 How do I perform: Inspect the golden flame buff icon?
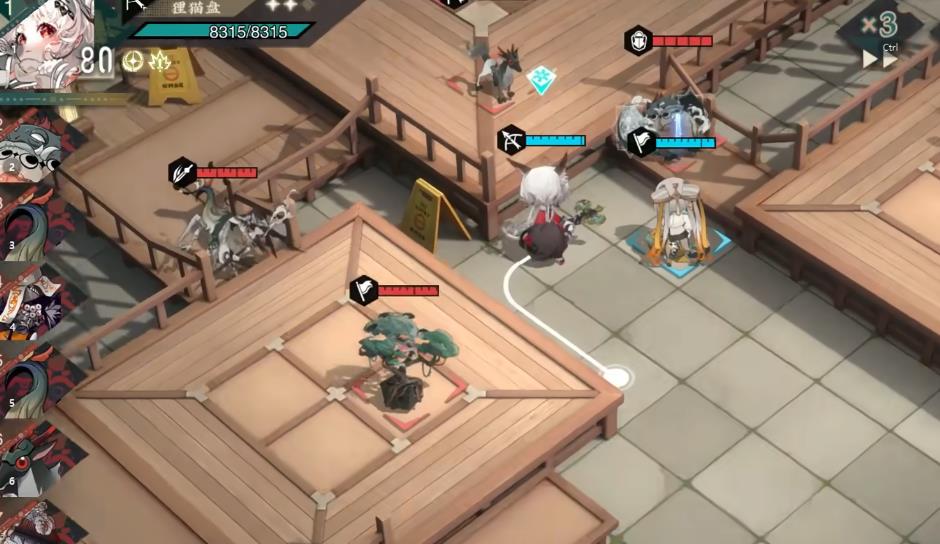pyautogui.click(x=159, y=61)
